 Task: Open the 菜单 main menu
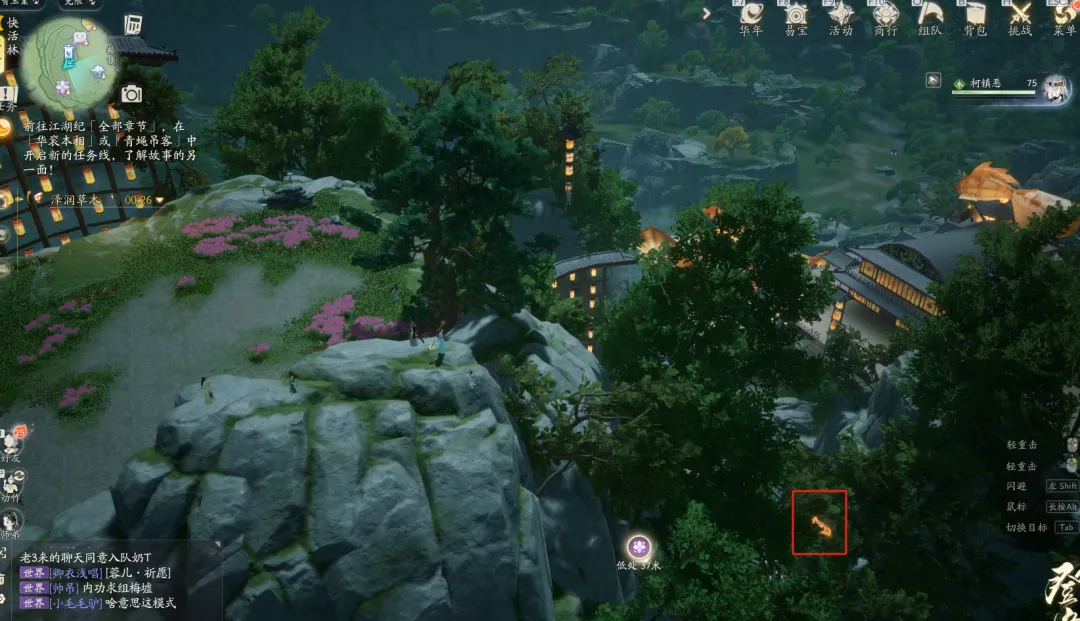tap(1064, 15)
